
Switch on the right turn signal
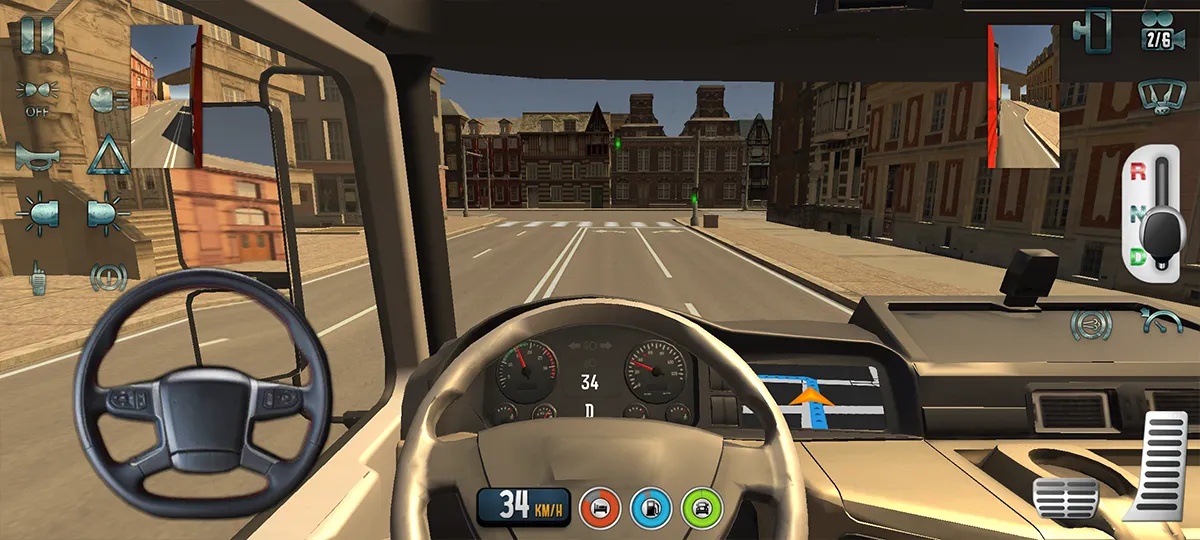tap(105, 213)
